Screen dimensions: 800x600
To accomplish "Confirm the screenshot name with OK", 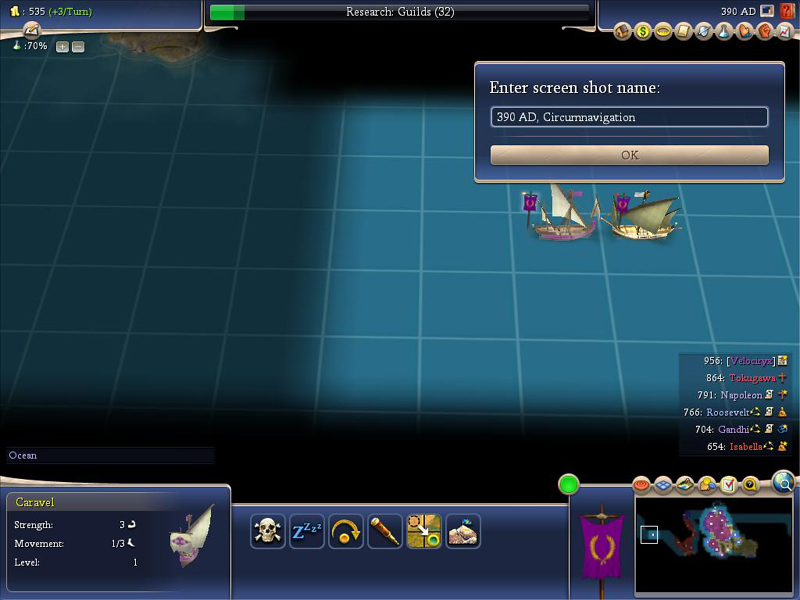I will pyautogui.click(x=629, y=155).
